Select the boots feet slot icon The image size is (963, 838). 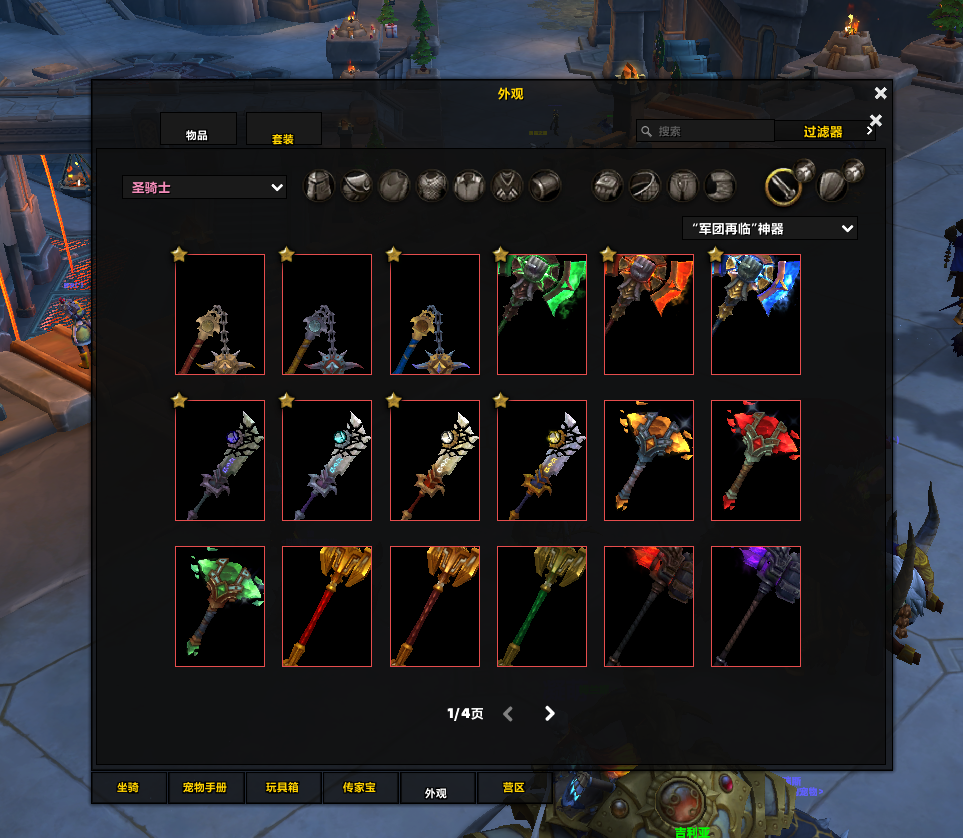pos(720,185)
